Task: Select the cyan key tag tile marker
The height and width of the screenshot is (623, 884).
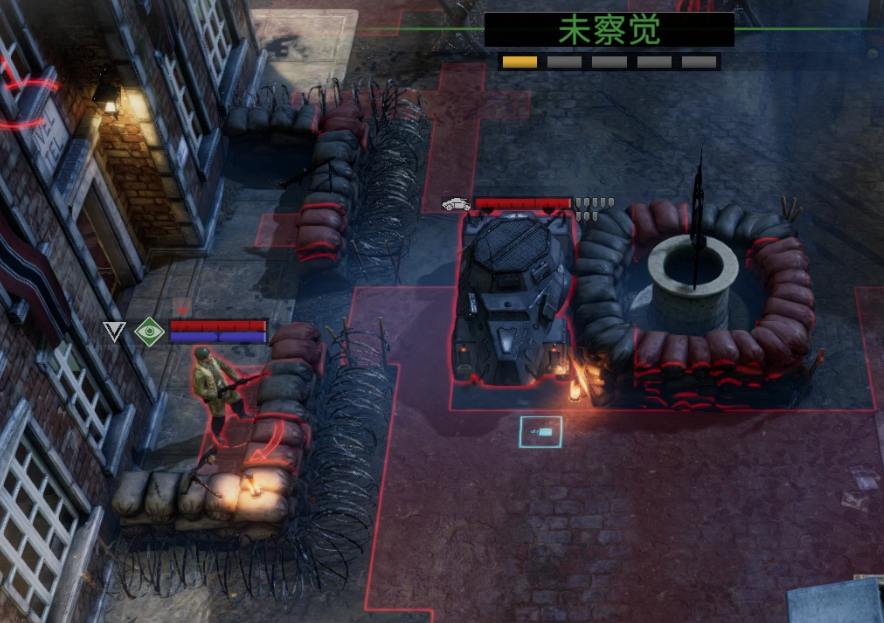Action: point(541,432)
